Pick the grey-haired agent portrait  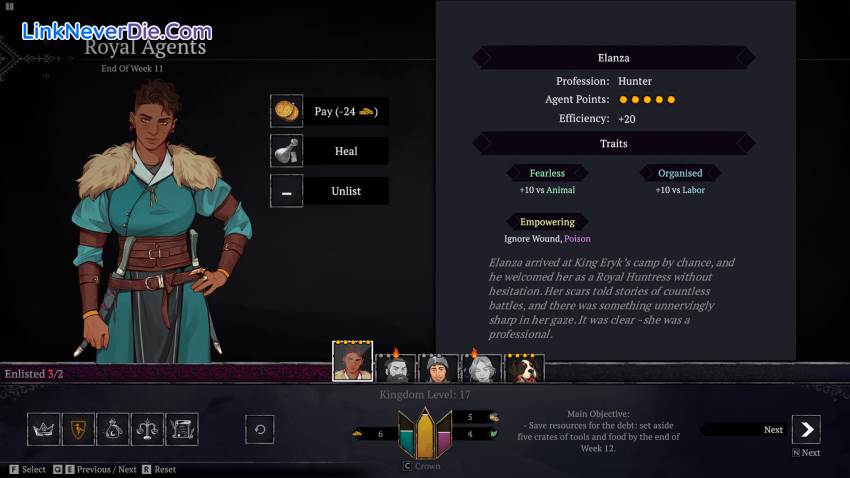pos(481,368)
